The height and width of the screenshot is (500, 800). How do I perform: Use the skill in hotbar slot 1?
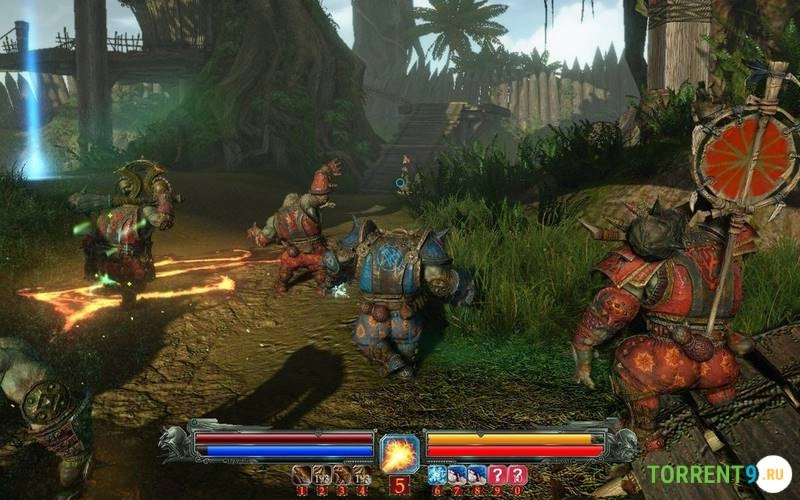(x=301, y=475)
